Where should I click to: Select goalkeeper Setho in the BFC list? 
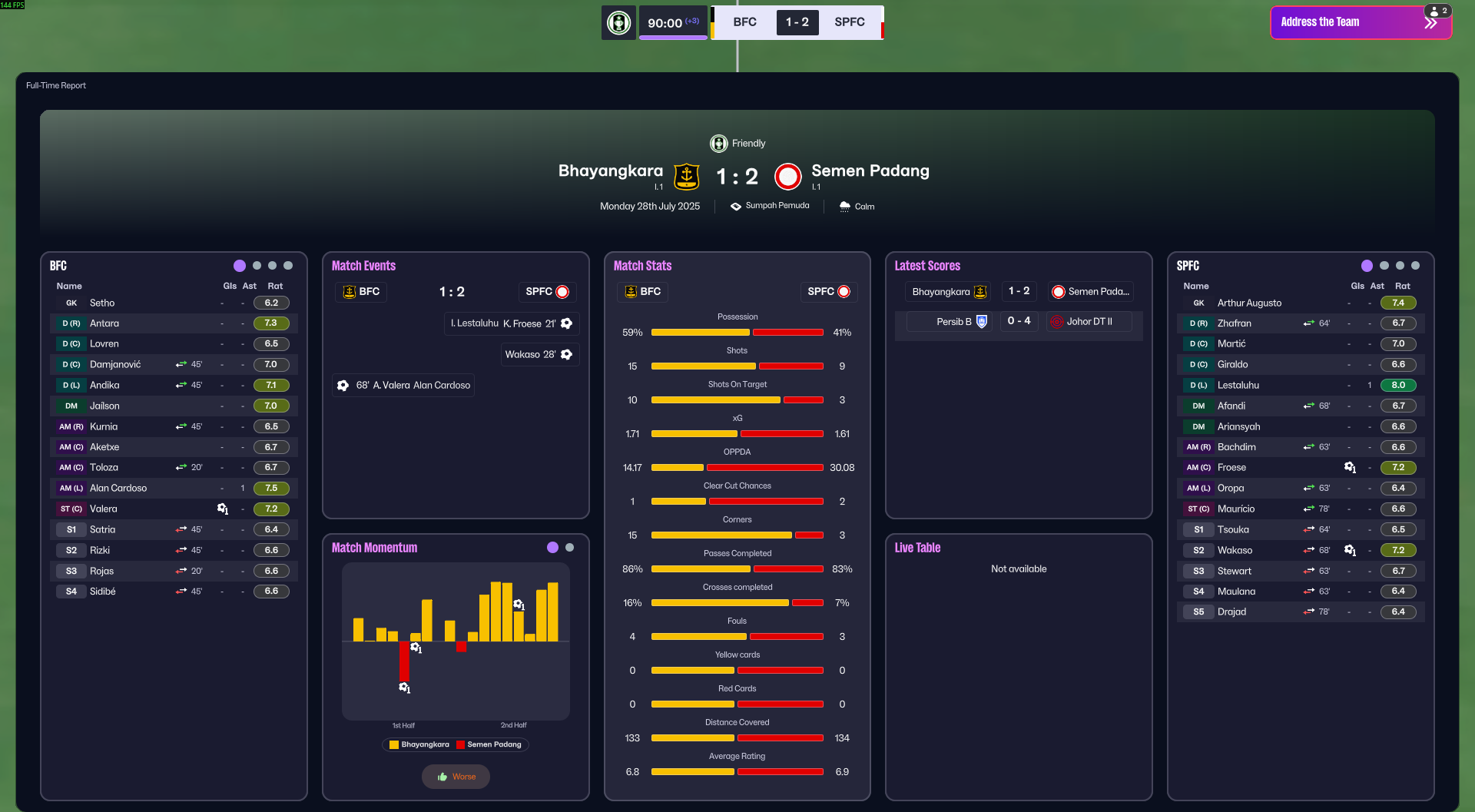(102, 303)
